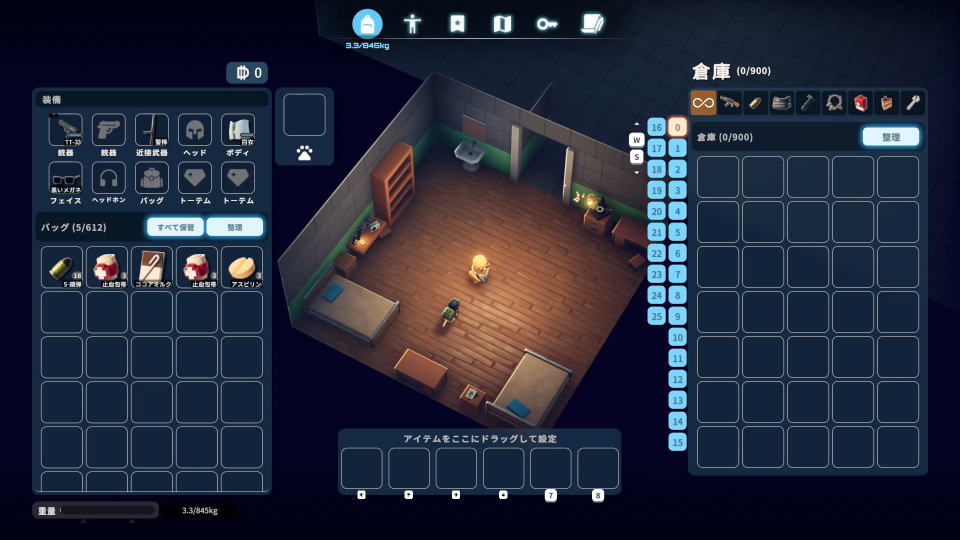Show the wrench tools warehouse category
The width and height of the screenshot is (960, 540).
coord(912,102)
